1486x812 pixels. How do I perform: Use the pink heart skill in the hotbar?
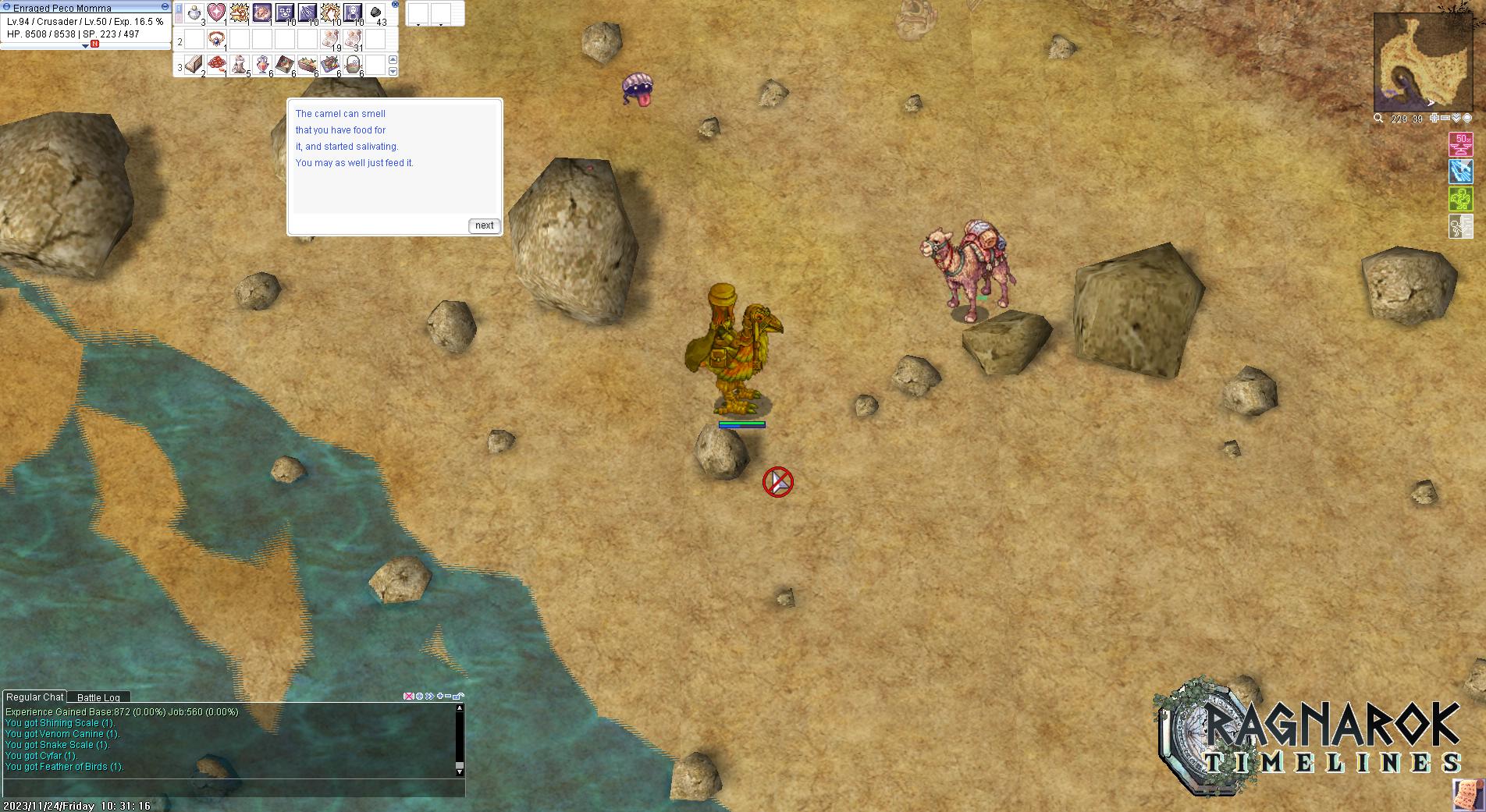(x=216, y=12)
